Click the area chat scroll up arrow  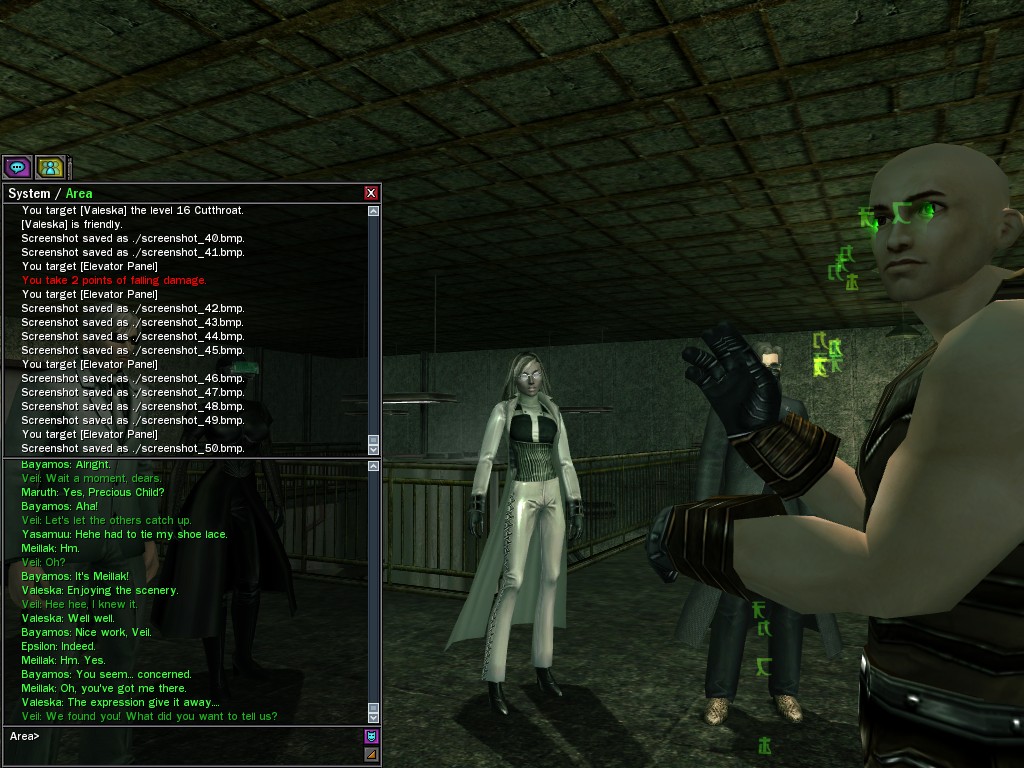coord(374,466)
